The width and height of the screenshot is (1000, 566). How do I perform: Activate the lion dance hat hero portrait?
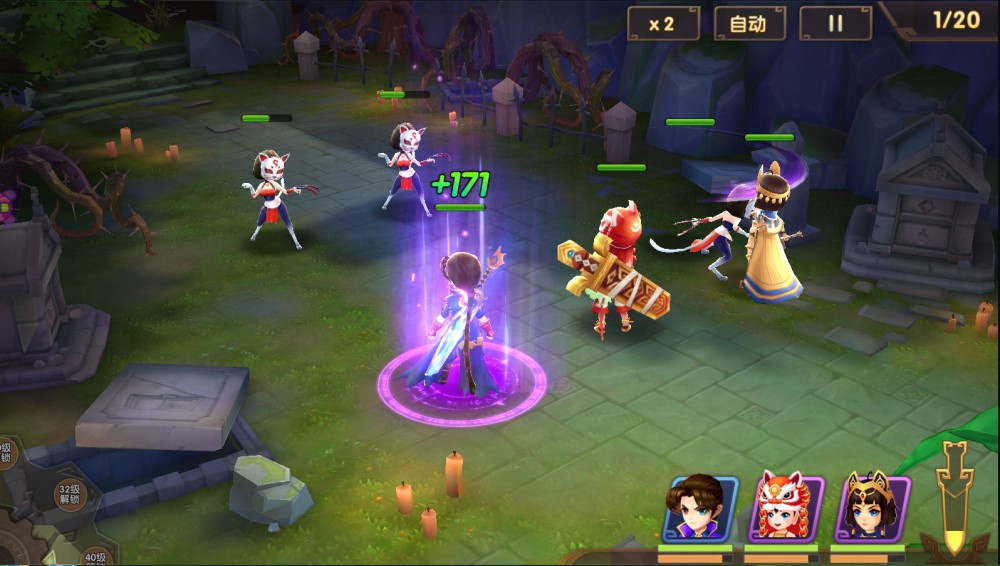click(x=786, y=509)
